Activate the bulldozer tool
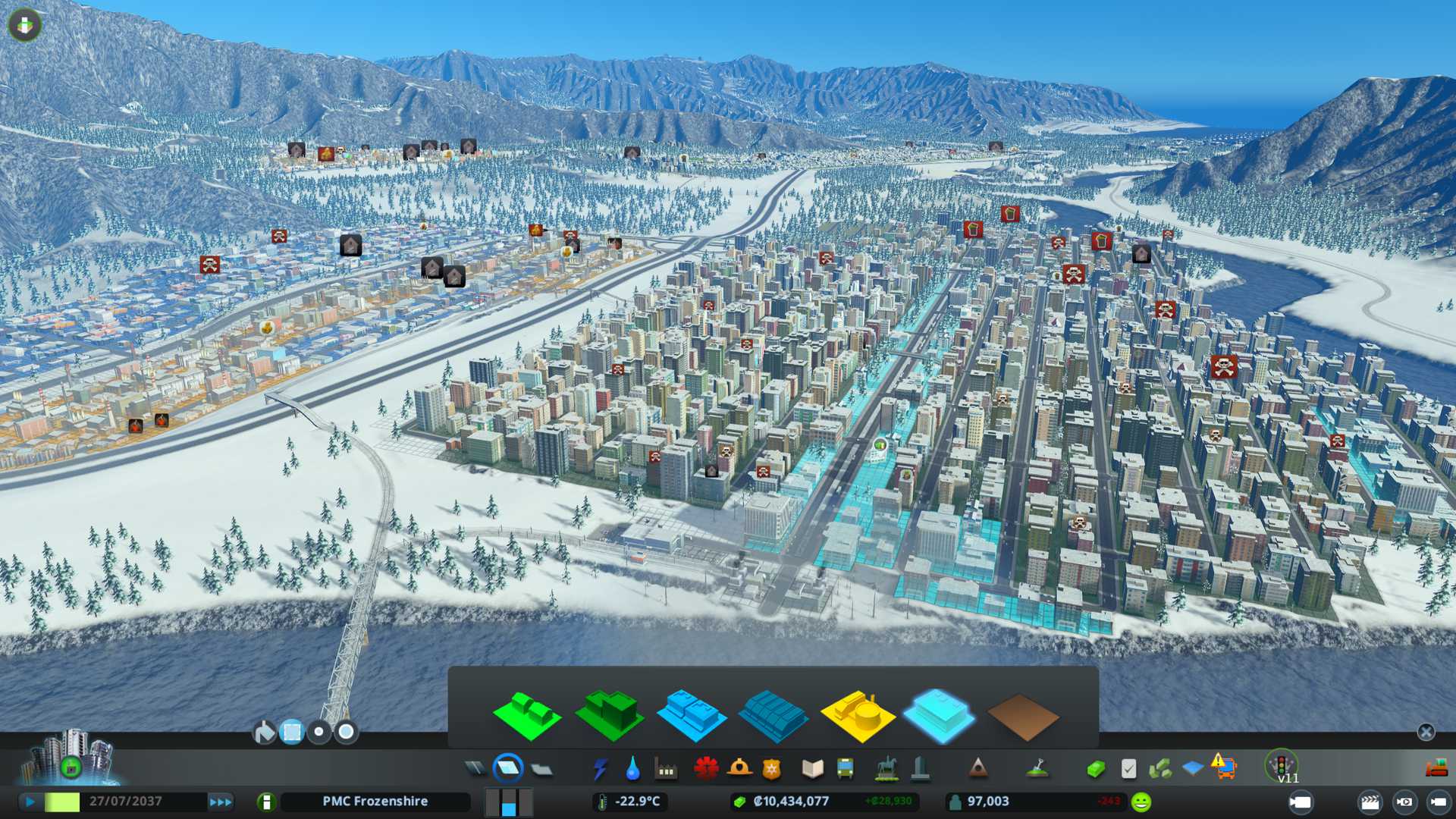 1436,768
